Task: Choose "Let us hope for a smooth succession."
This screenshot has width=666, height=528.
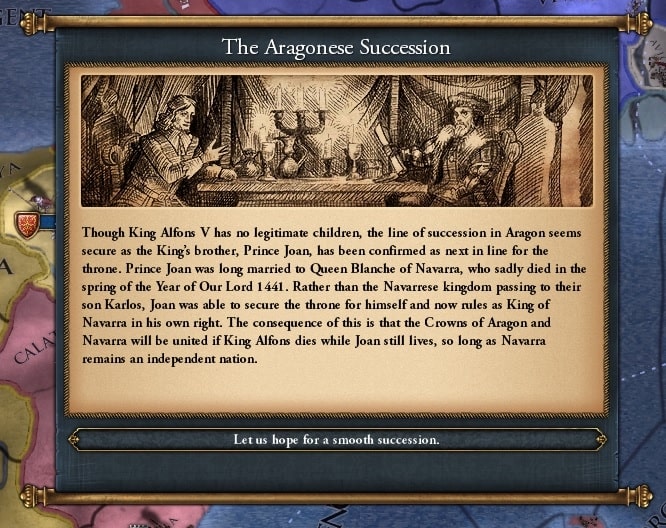Action: pos(336,440)
